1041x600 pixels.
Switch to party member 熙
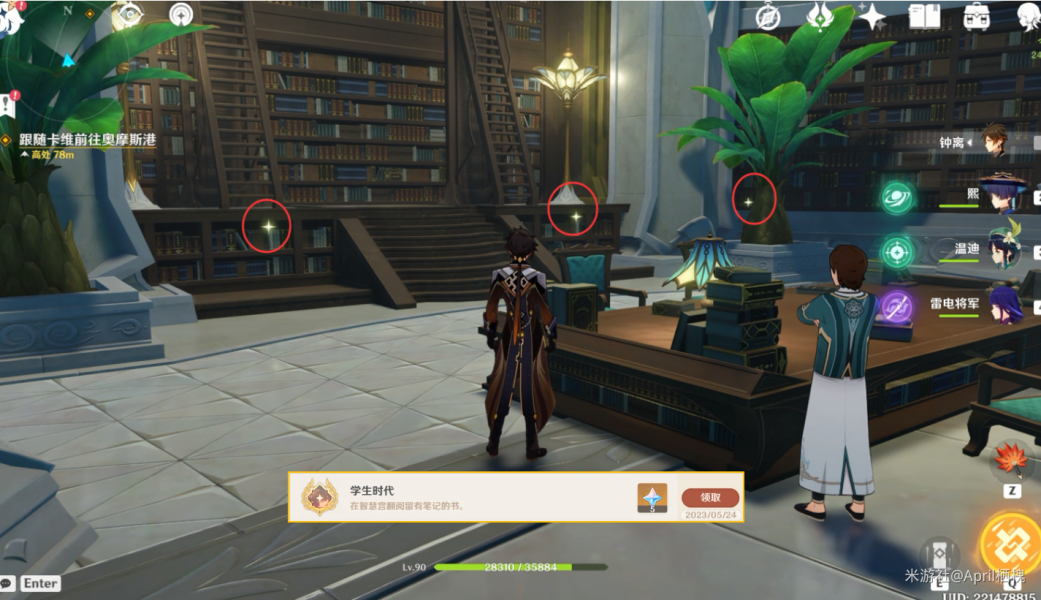click(x=996, y=194)
